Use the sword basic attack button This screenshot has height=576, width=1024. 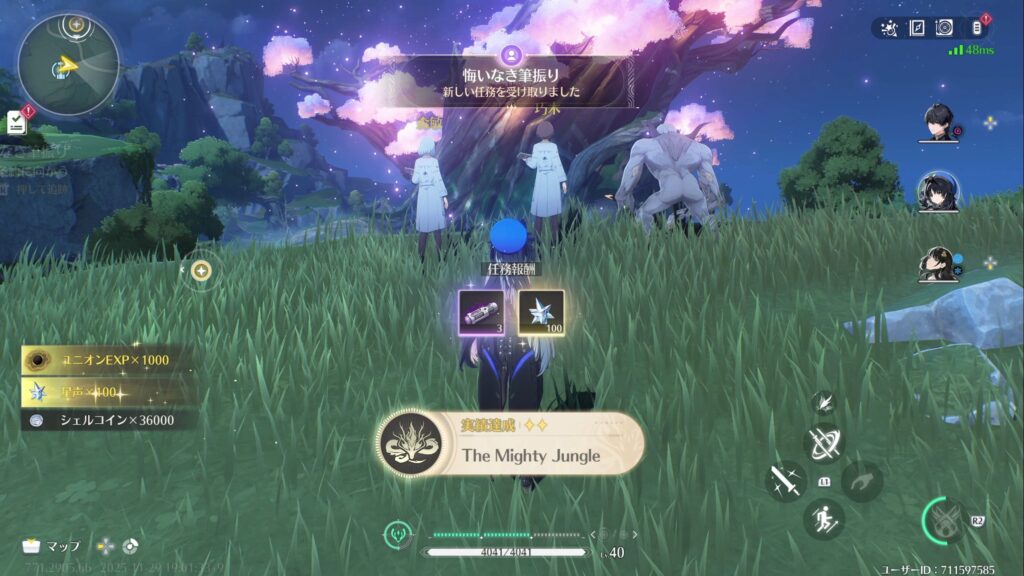[785, 481]
